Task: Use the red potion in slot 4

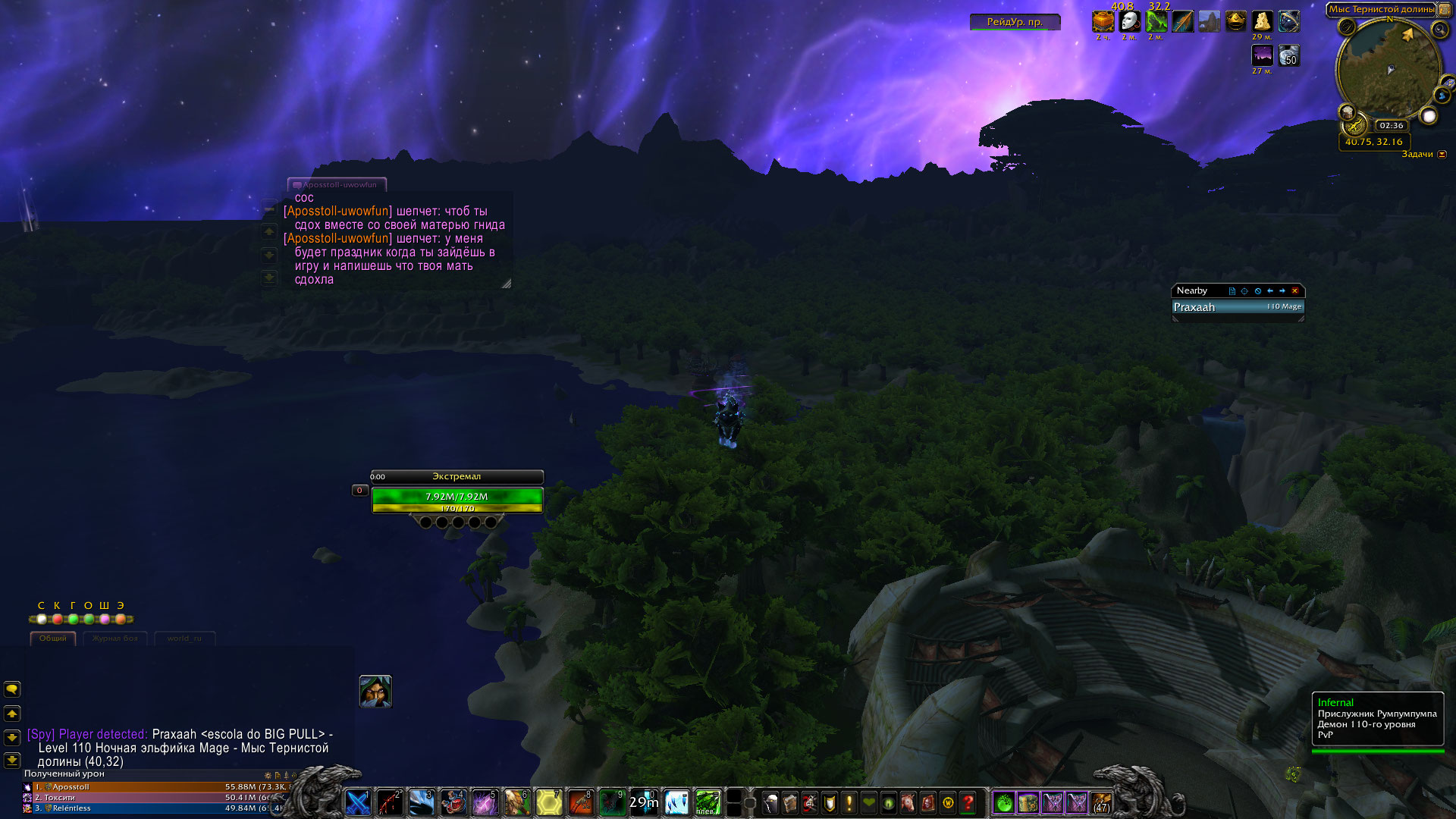Action: point(453,802)
